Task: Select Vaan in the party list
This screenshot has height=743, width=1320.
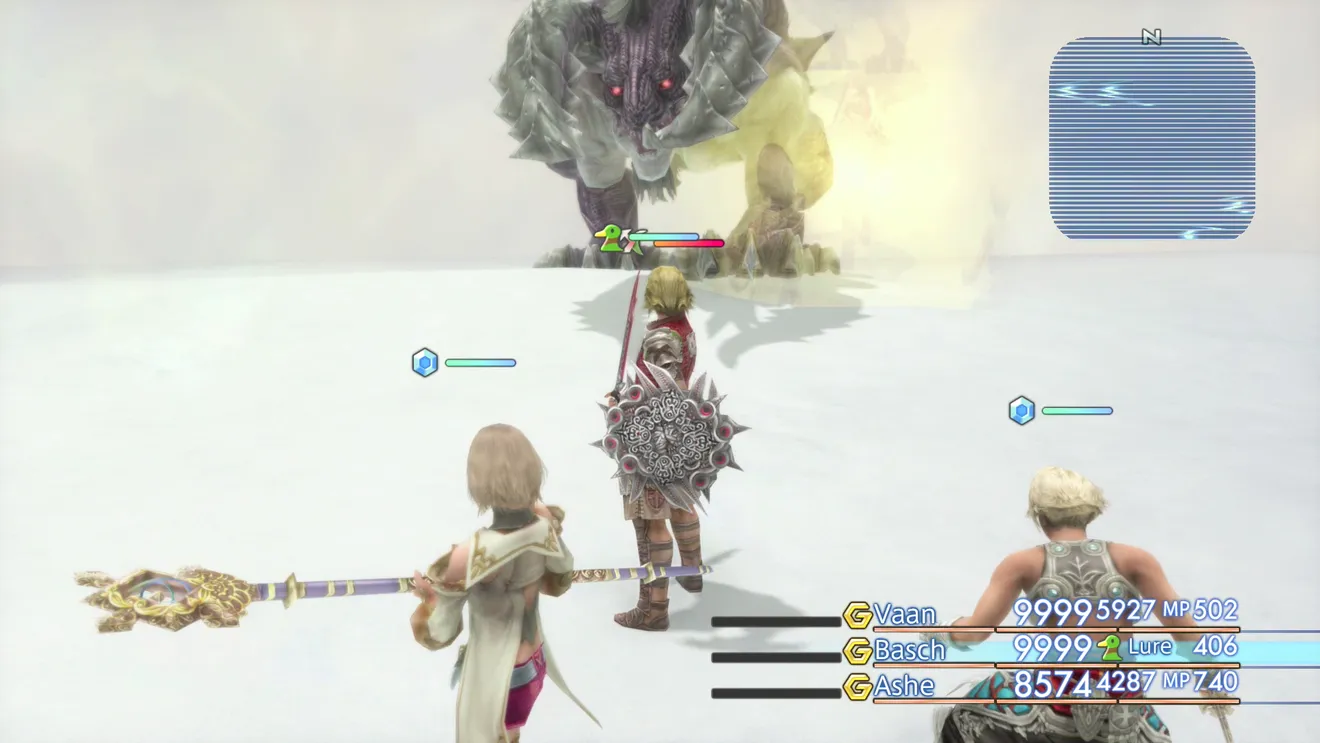Action: point(905,613)
